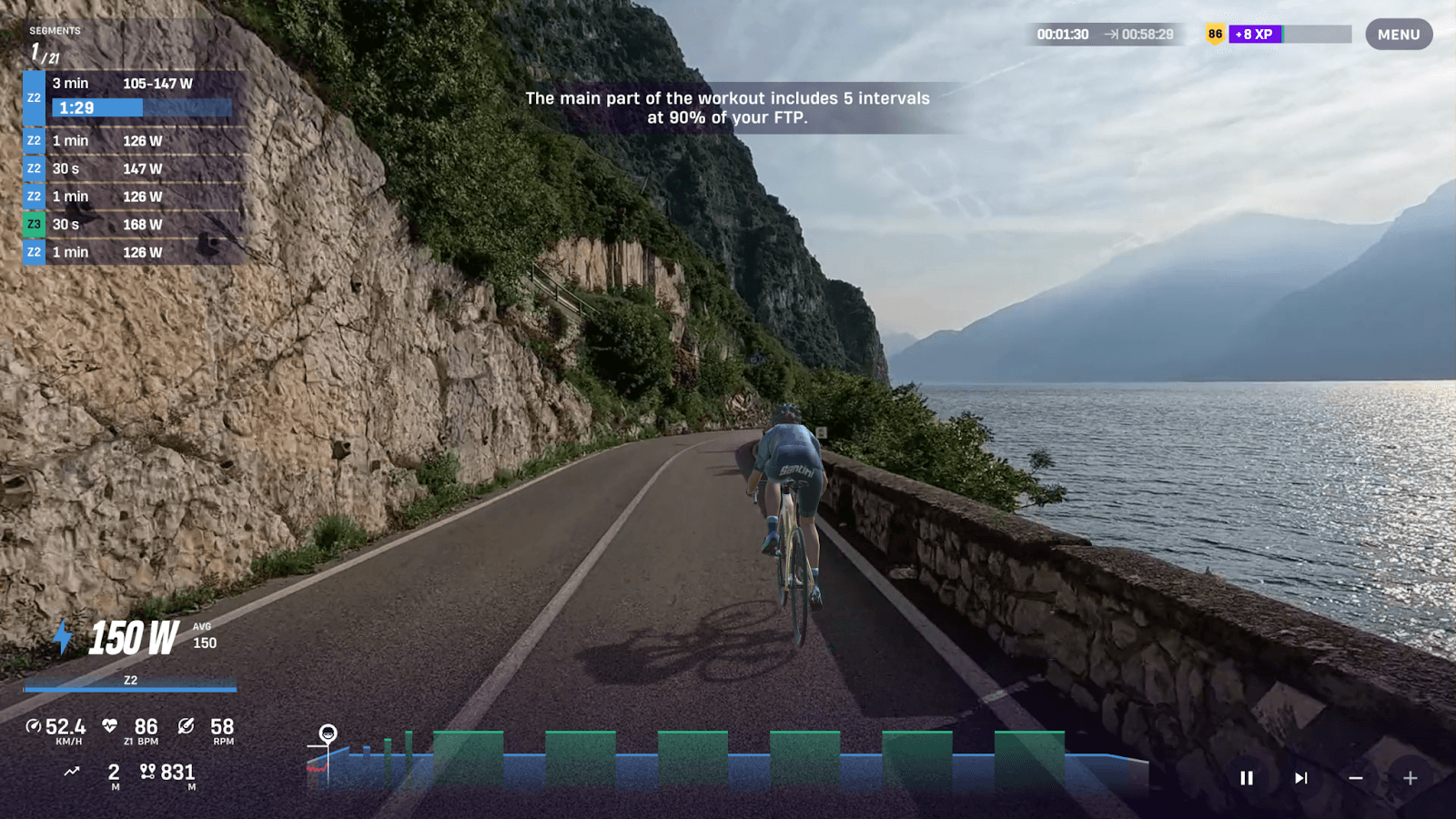Decrease workout intensity with the minus button

tap(1355, 778)
